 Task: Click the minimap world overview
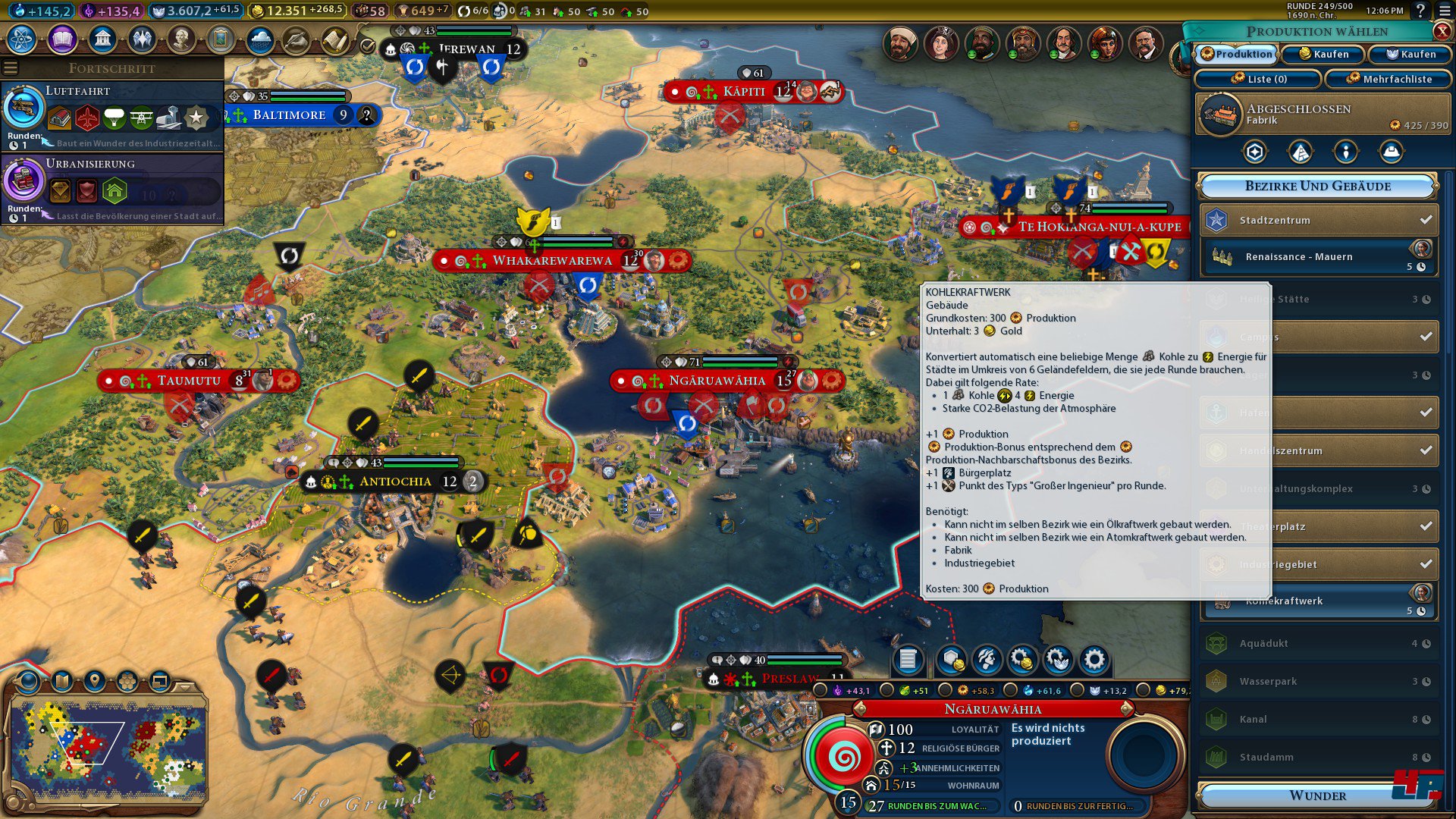tap(108, 751)
